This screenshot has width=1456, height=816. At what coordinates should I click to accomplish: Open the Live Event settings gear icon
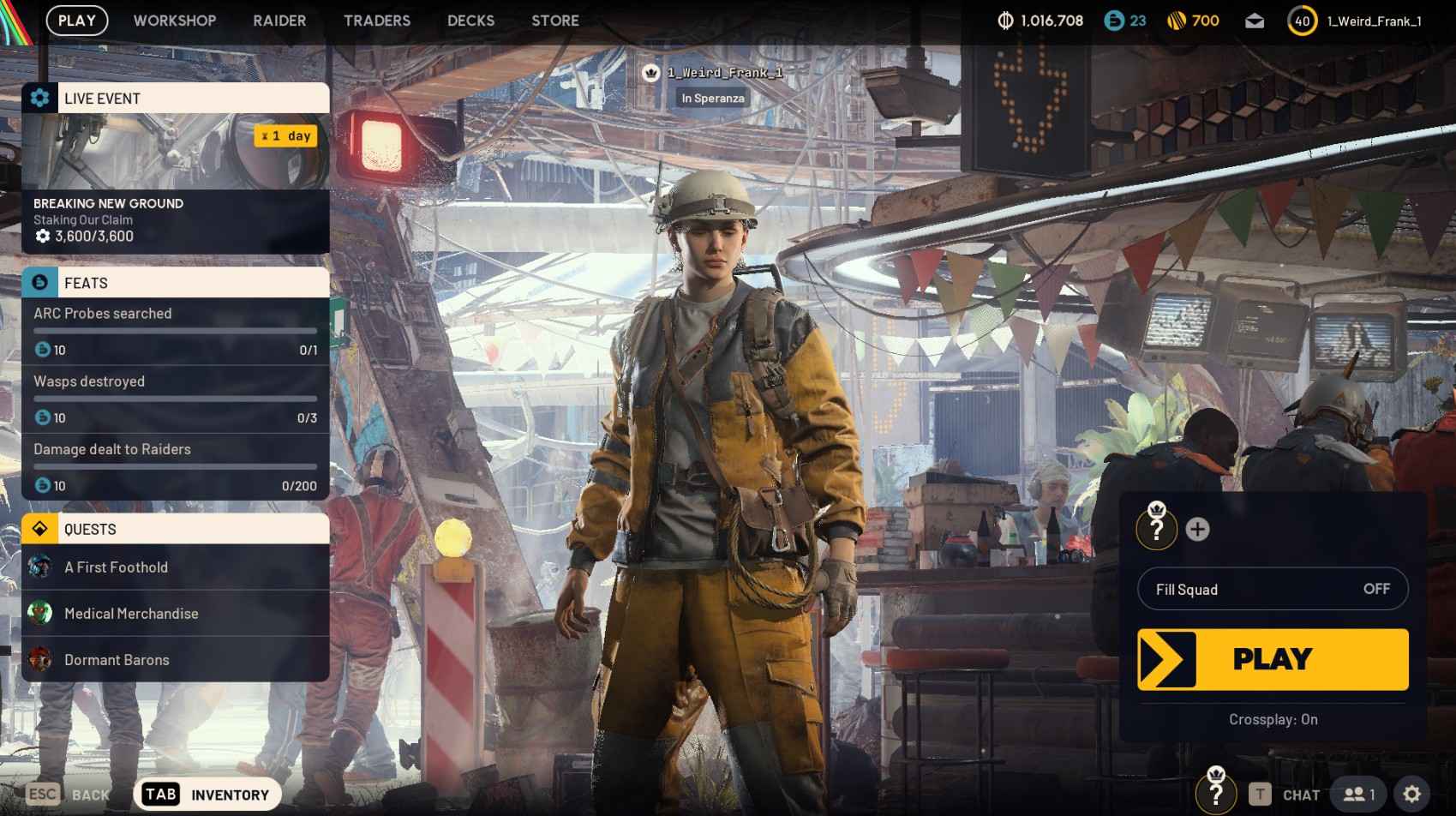pyautogui.click(x=38, y=98)
